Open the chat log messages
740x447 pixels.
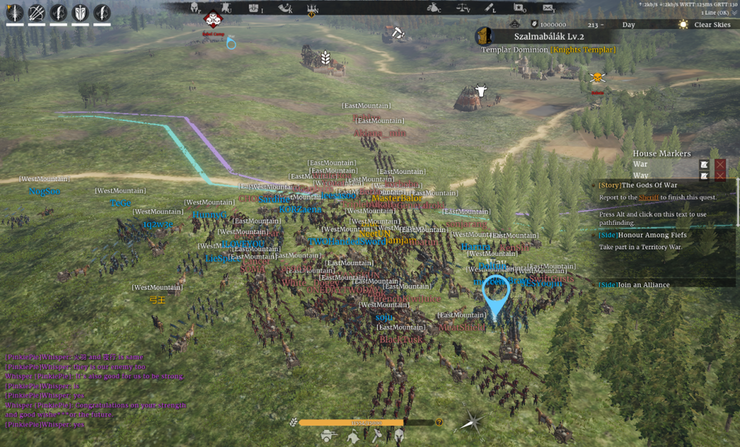(70, 385)
